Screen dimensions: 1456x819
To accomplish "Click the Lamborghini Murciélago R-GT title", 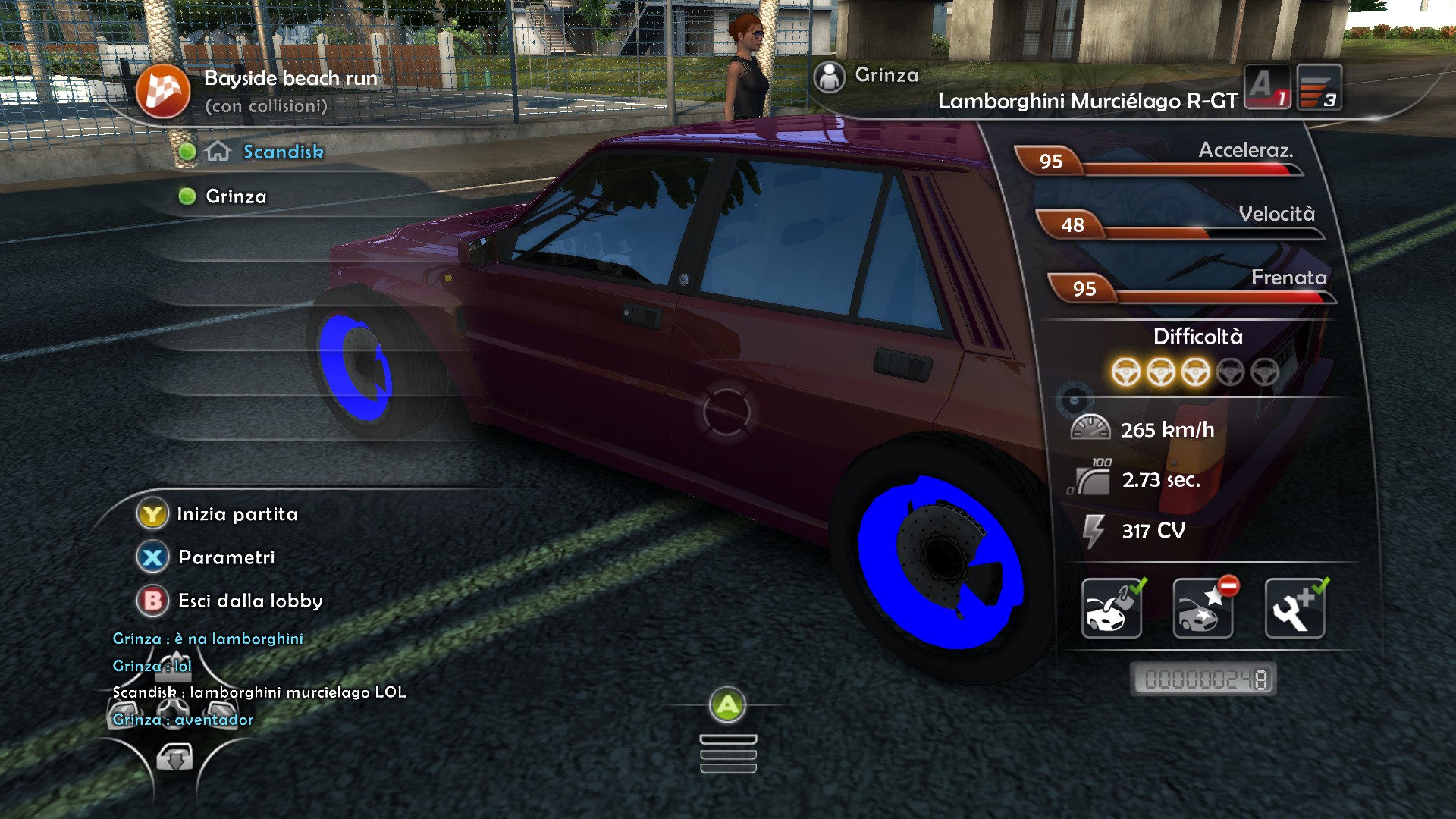I will click(x=1087, y=99).
